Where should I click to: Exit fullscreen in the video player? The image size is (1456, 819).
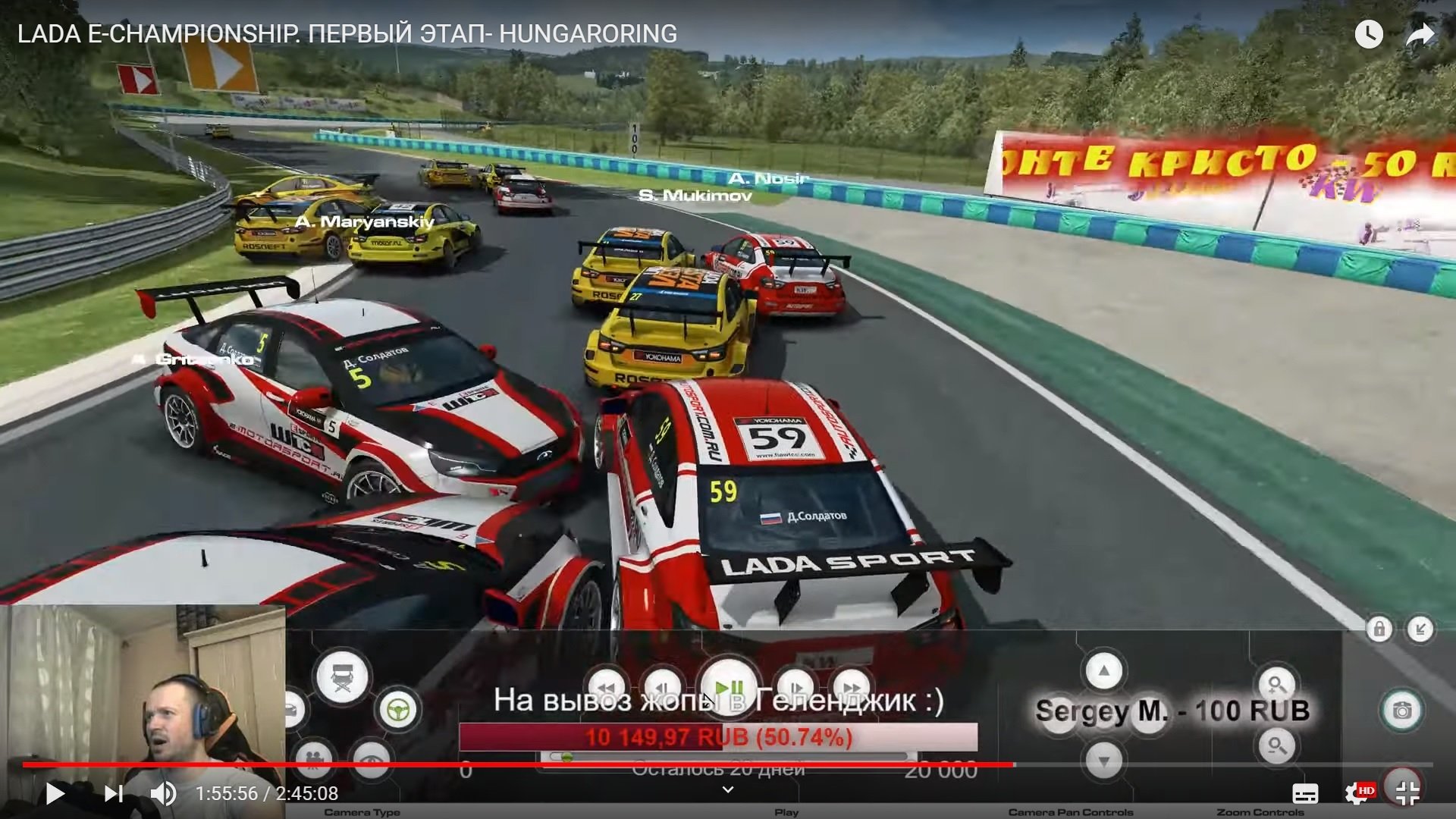pyautogui.click(x=1407, y=792)
